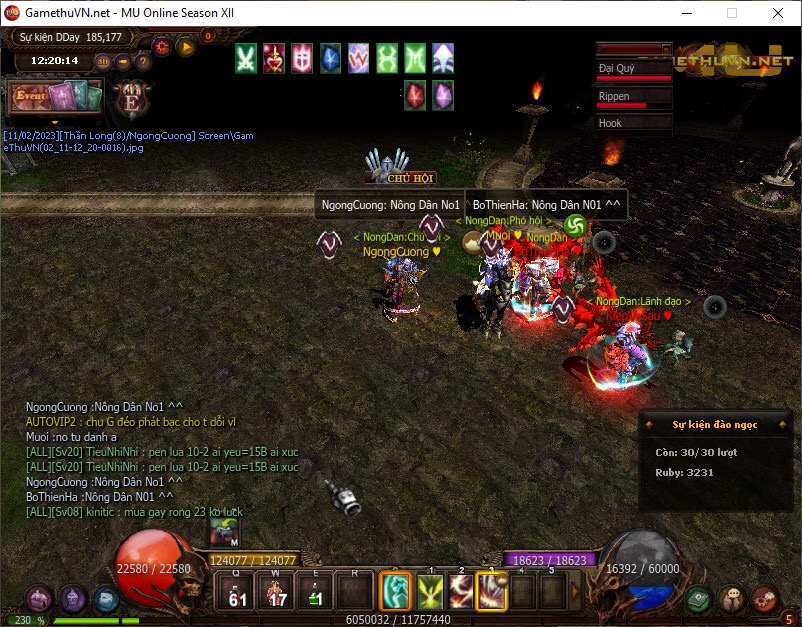Close the MU Online game window
802x627 pixels.
click(778, 13)
